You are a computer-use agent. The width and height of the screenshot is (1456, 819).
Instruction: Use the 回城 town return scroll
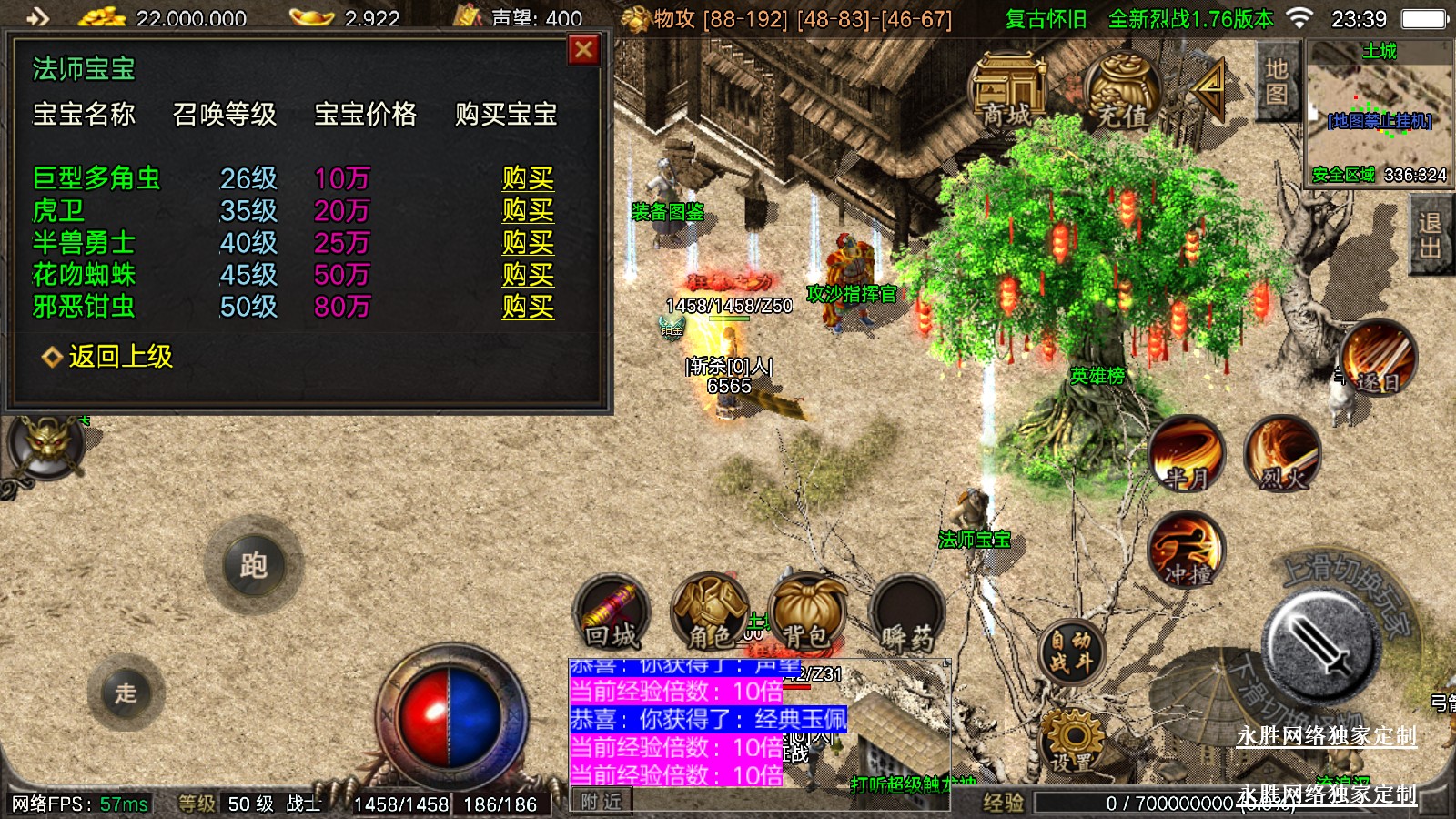click(x=612, y=613)
